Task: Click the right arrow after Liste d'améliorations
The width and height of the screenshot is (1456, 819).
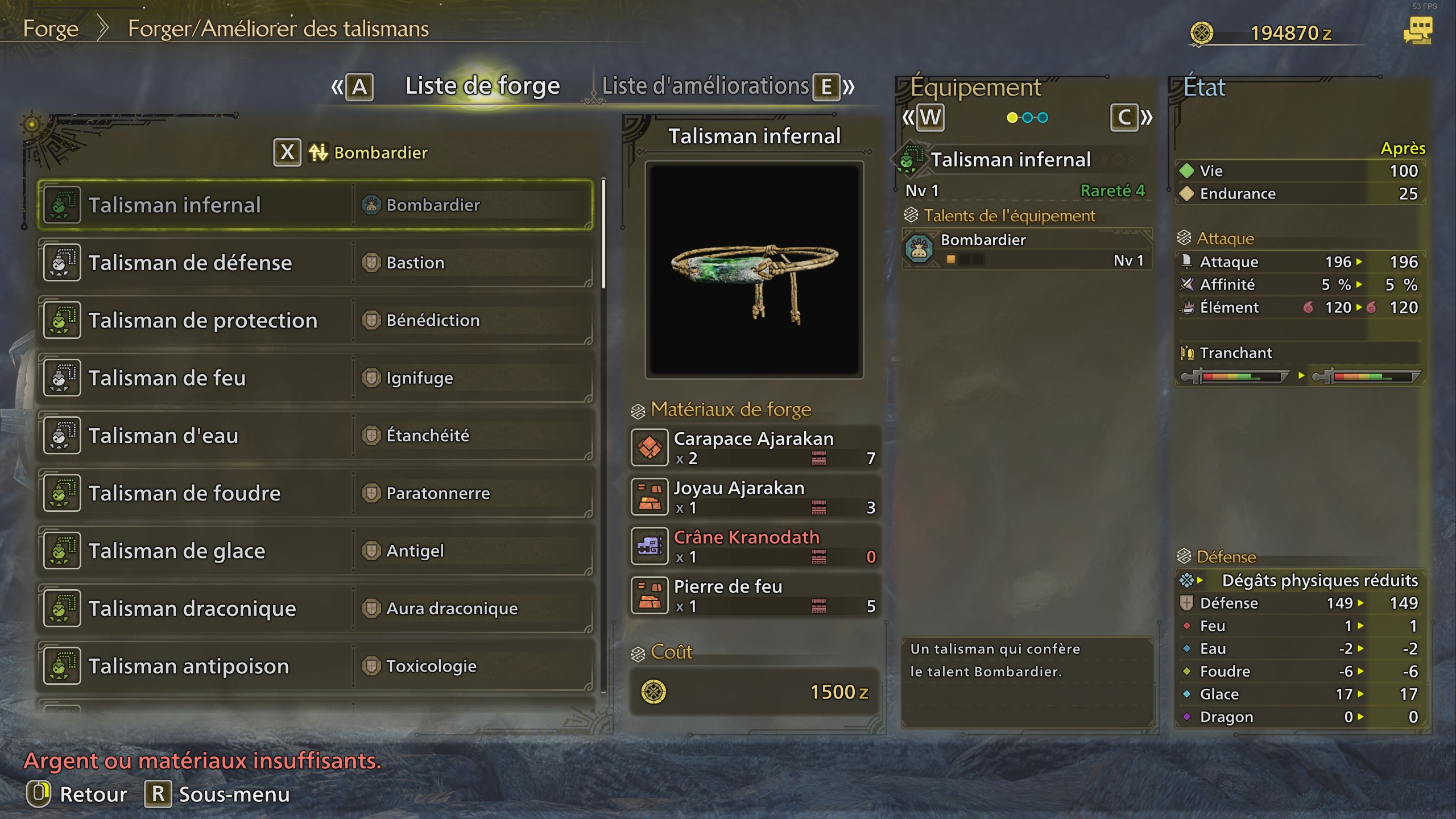Action: click(849, 86)
